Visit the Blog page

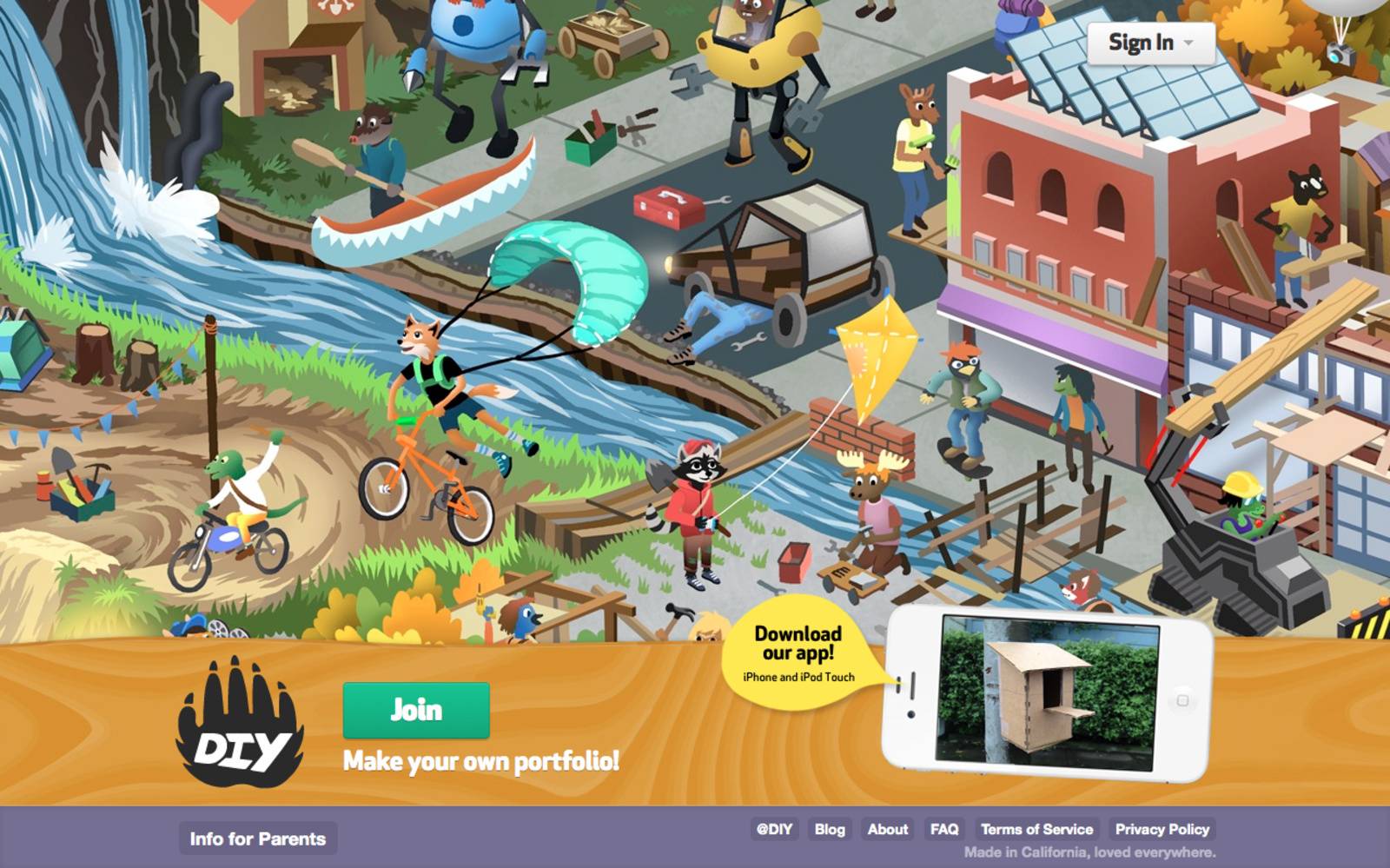click(831, 830)
